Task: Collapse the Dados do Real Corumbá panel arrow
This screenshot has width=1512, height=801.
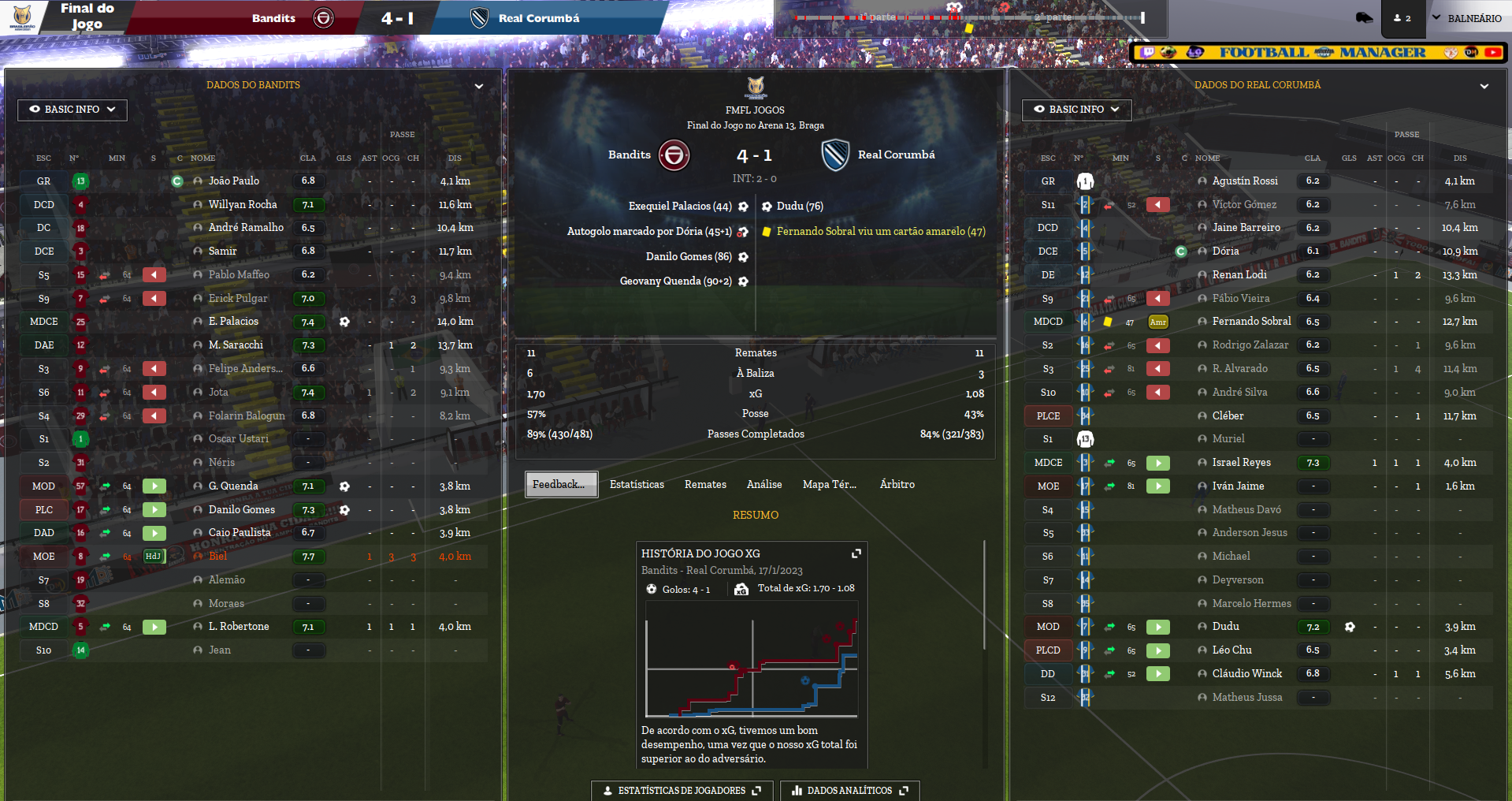Action: point(1484,86)
